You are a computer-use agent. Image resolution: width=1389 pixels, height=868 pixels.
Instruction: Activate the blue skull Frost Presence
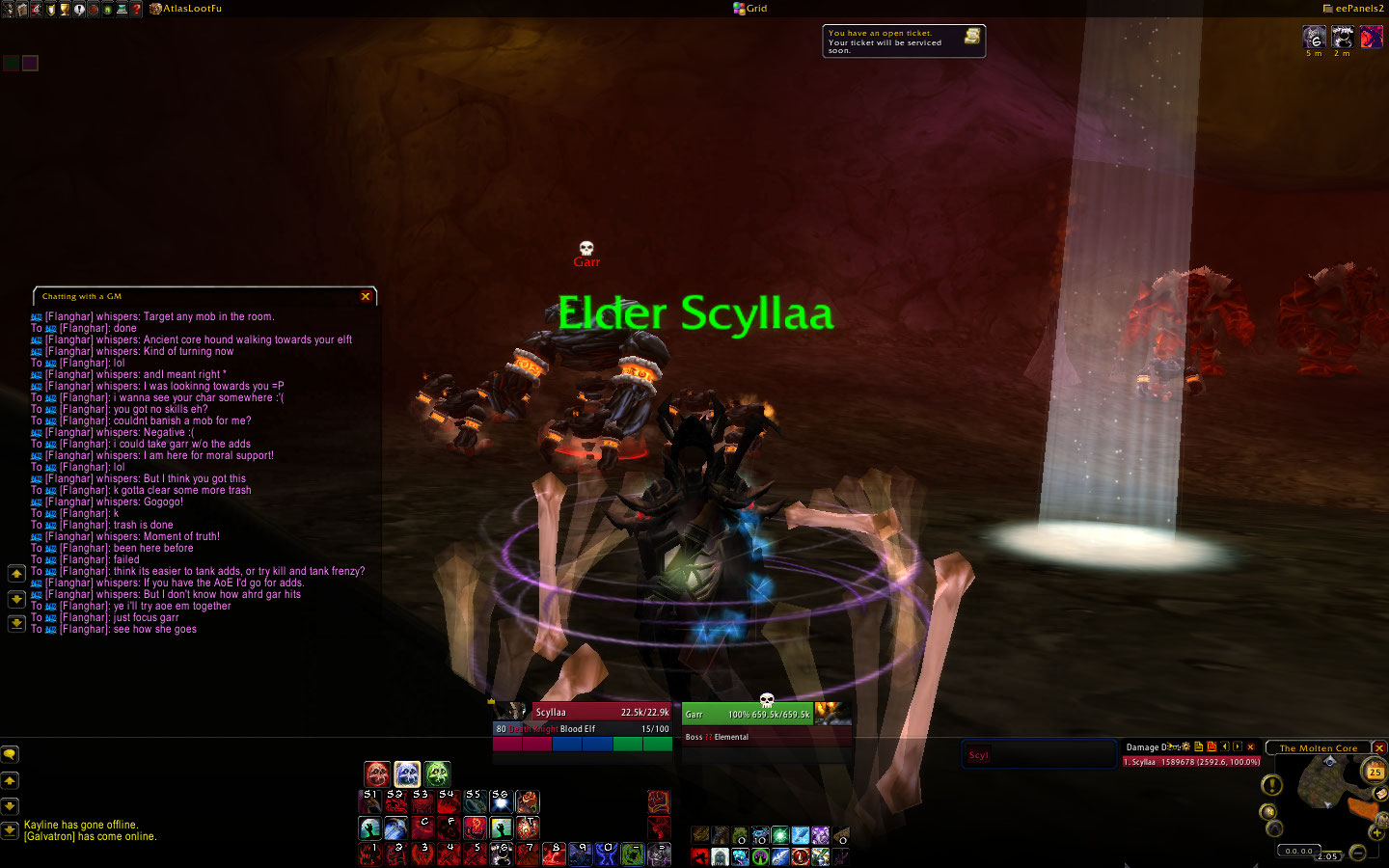pyautogui.click(x=407, y=773)
